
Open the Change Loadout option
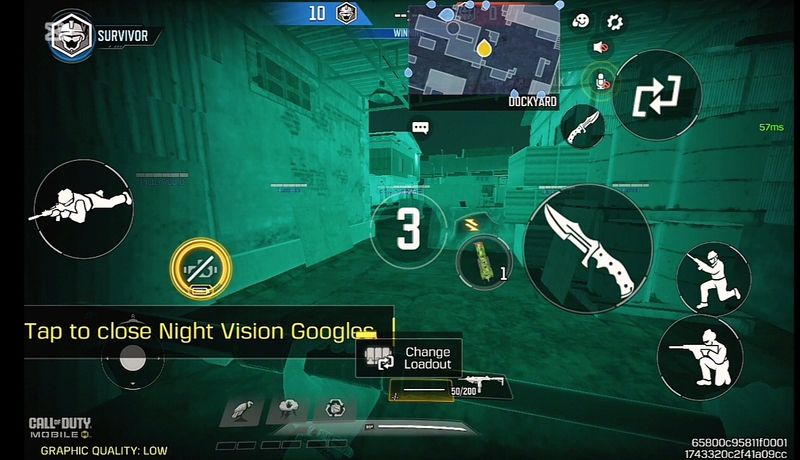coord(410,358)
